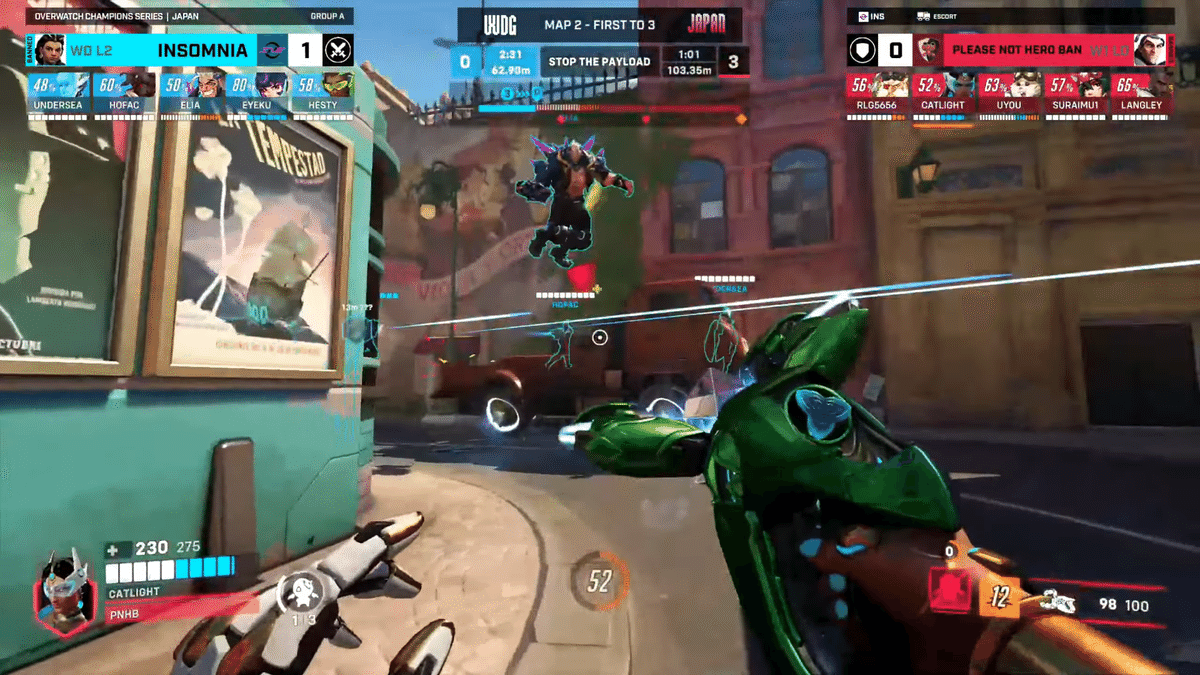The width and height of the screenshot is (1200, 675).
Task: Pick HESTY's hero portrait
Action: point(337,86)
